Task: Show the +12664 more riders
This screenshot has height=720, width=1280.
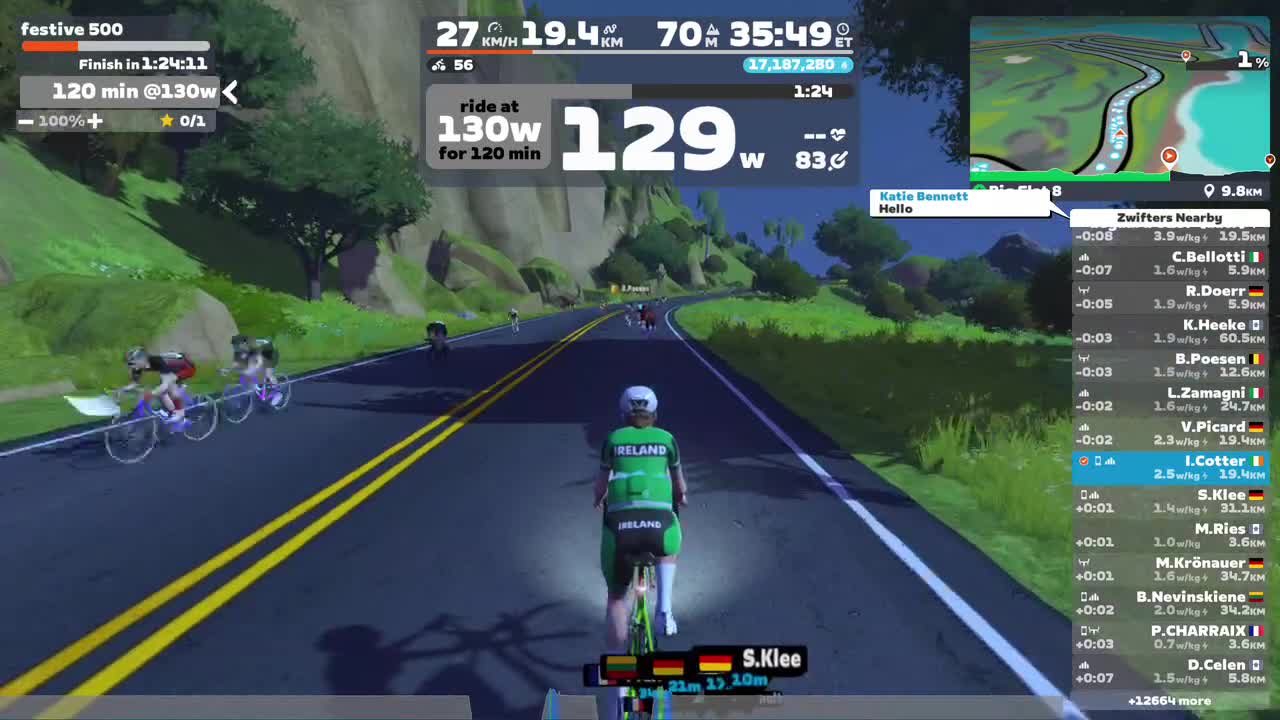Action: click(x=1169, y=701)
